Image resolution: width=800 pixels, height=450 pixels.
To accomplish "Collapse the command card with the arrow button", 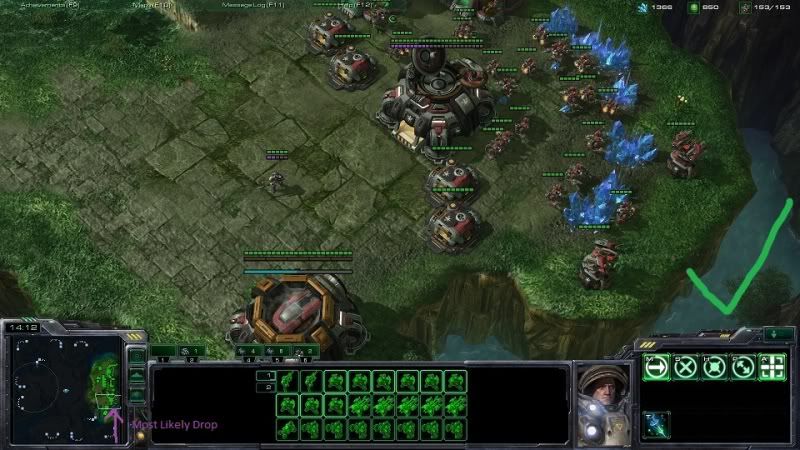I will [x=777, y=334].
